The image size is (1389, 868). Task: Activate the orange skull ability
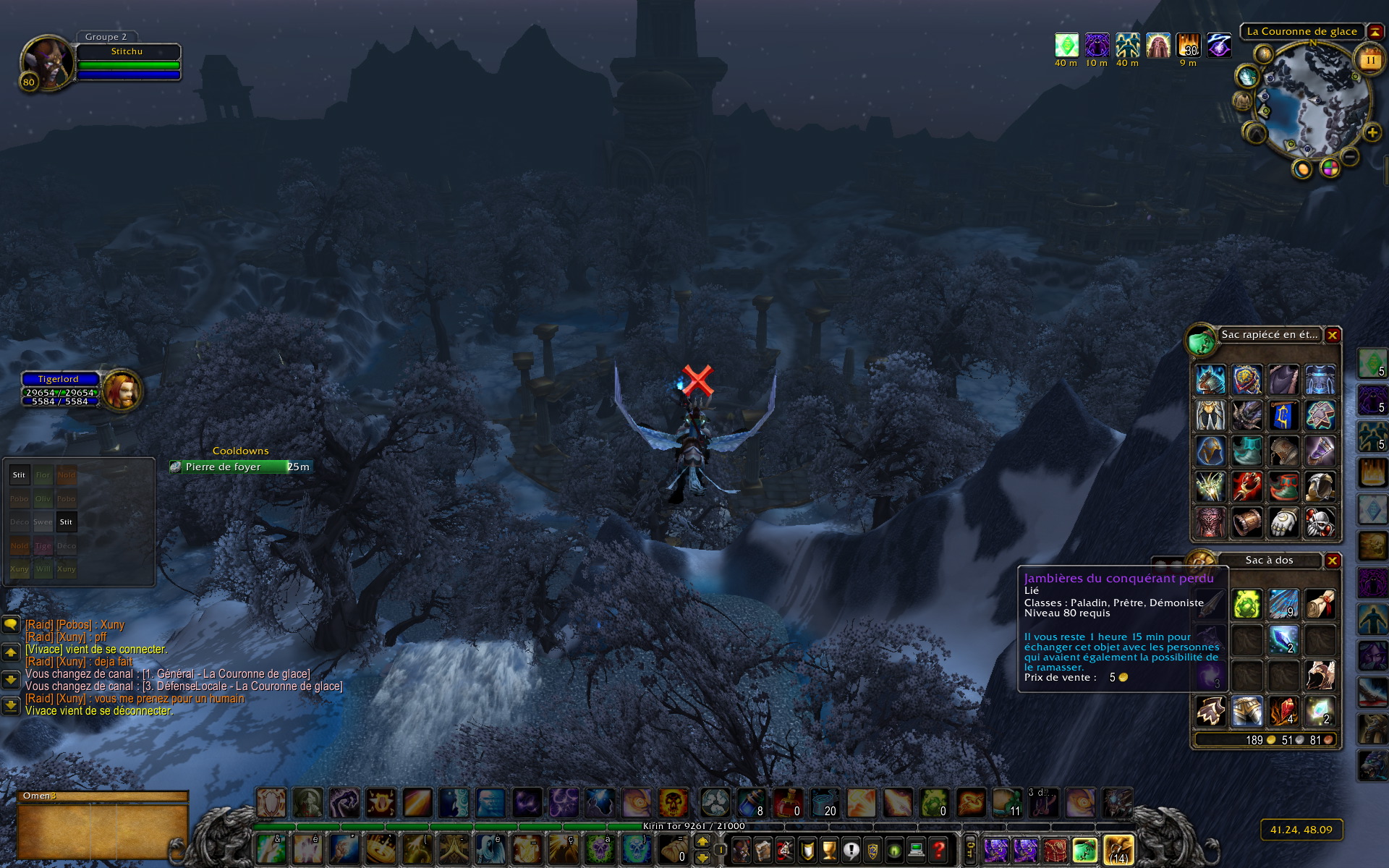point(673,803)
